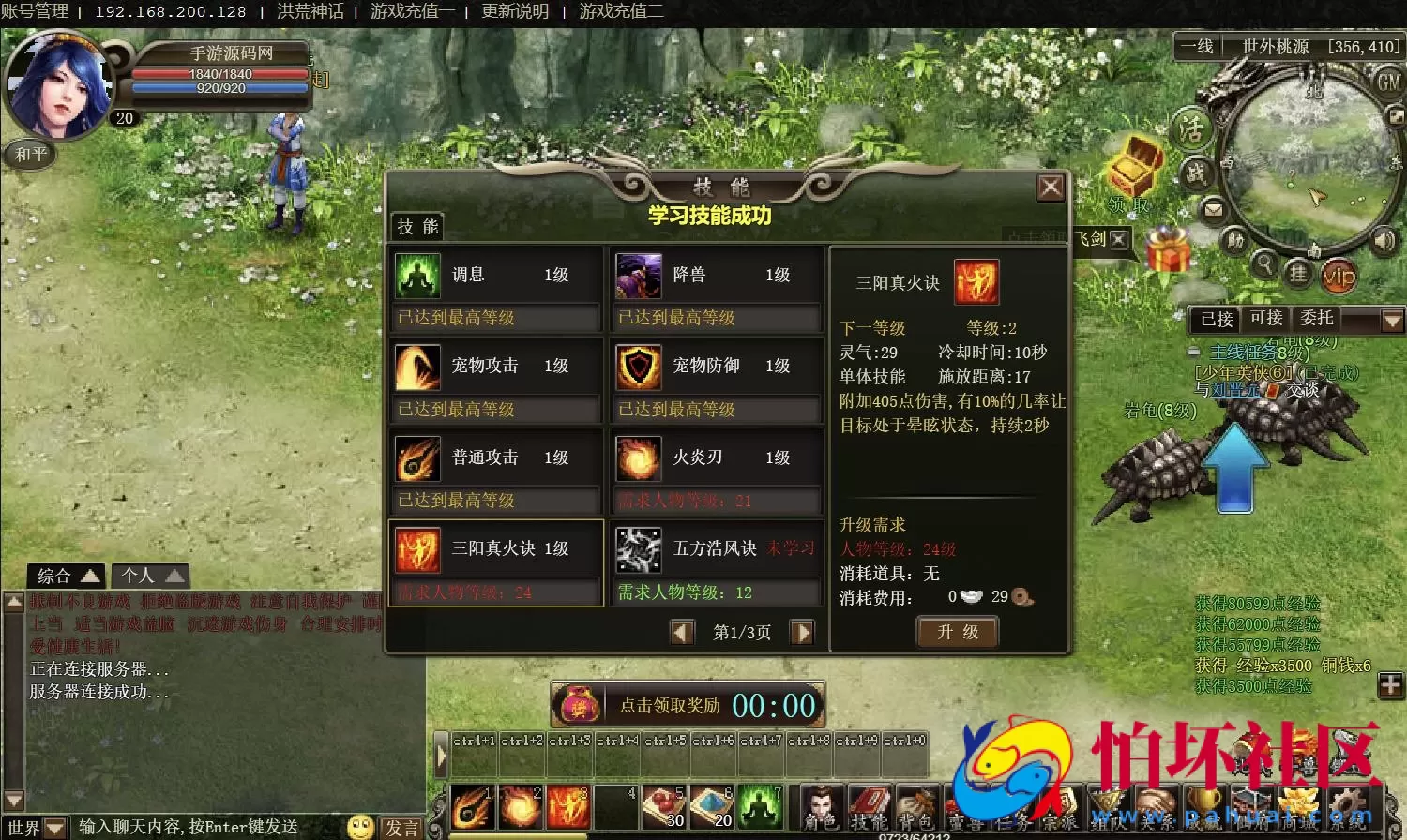This screenshot has width=1407, height=840.
Task: Collapse the 个人 chat channel expander arrow
Action: tap(174, 576)
